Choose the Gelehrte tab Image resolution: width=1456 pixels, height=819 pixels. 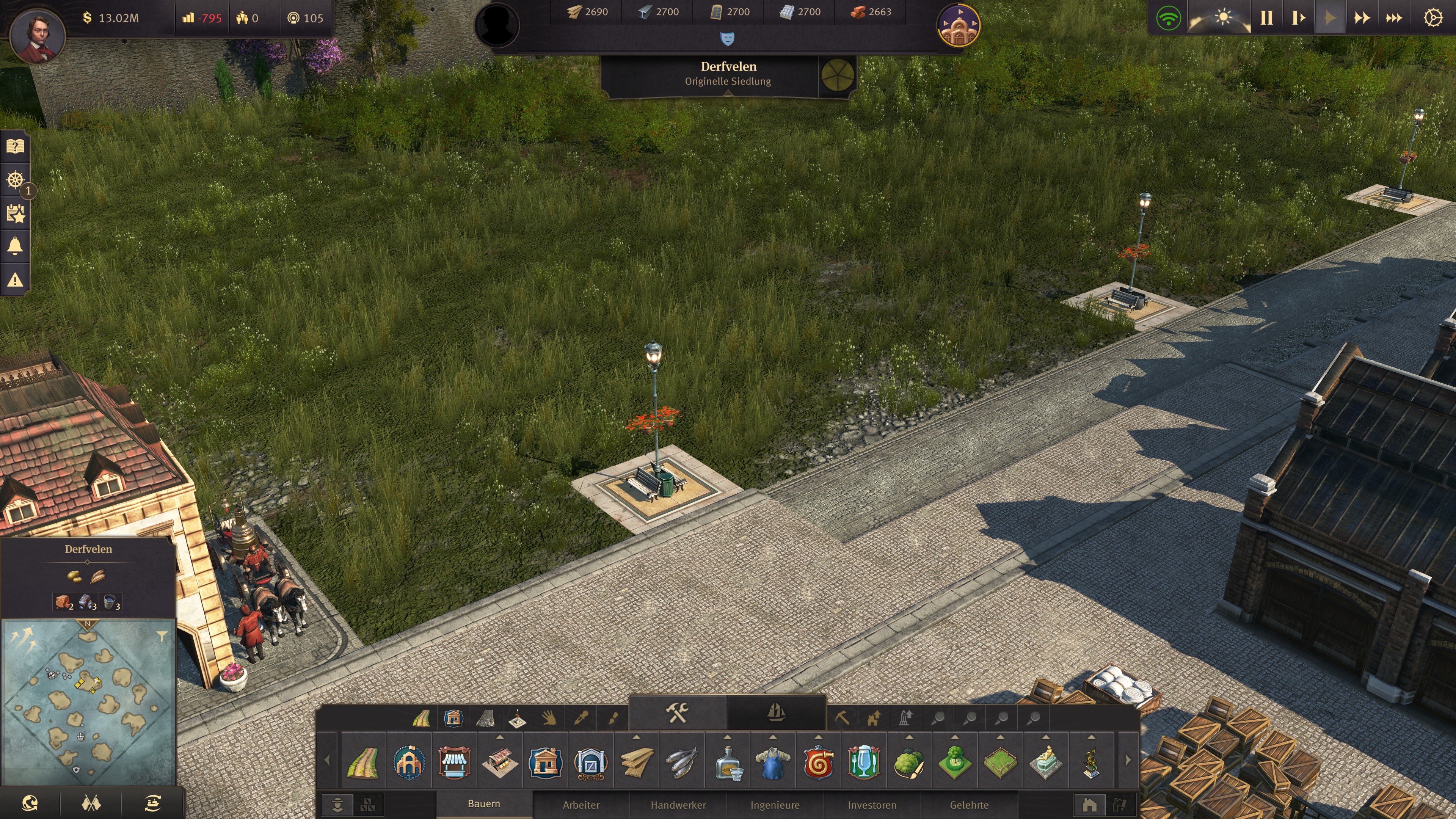click(970, 805)
